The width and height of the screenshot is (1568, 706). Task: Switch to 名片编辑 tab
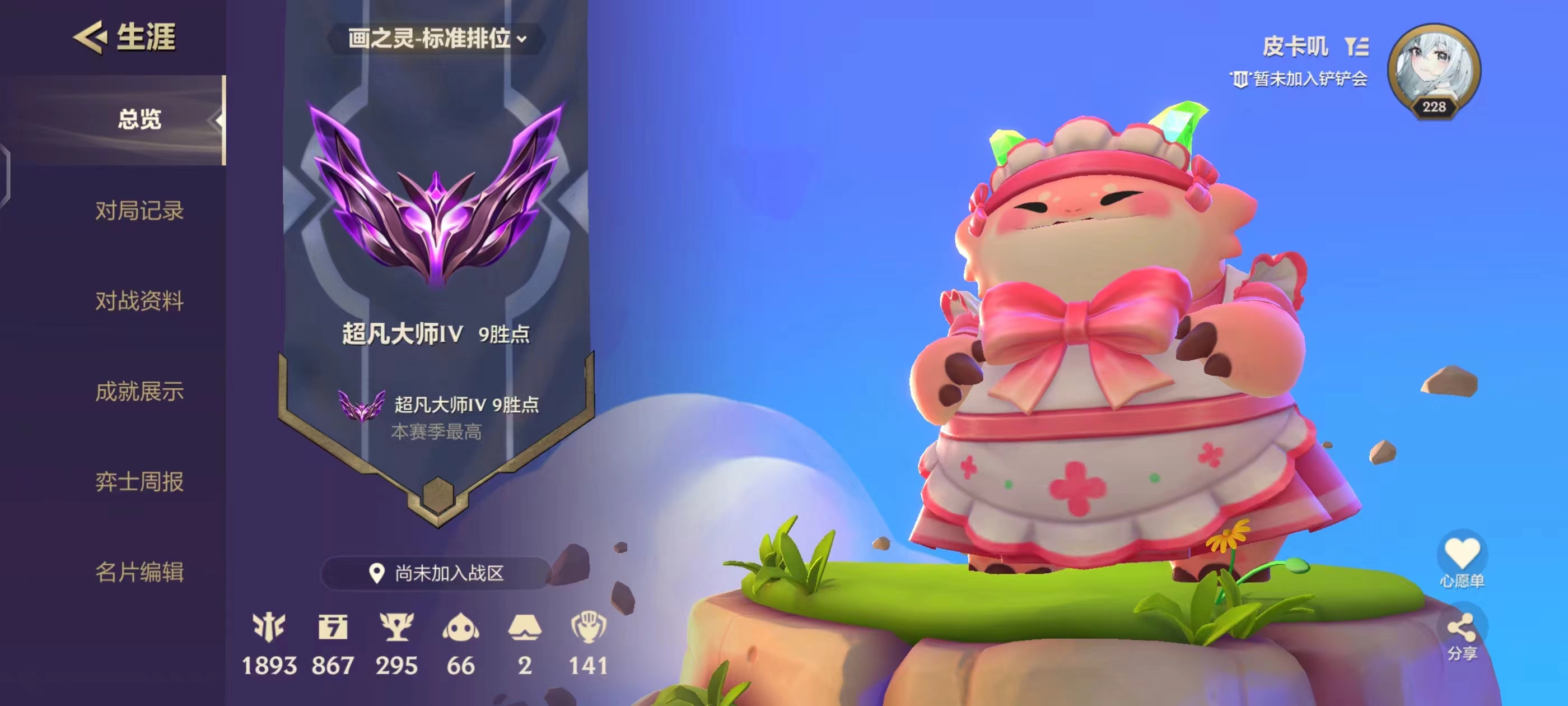click(139, 572)
